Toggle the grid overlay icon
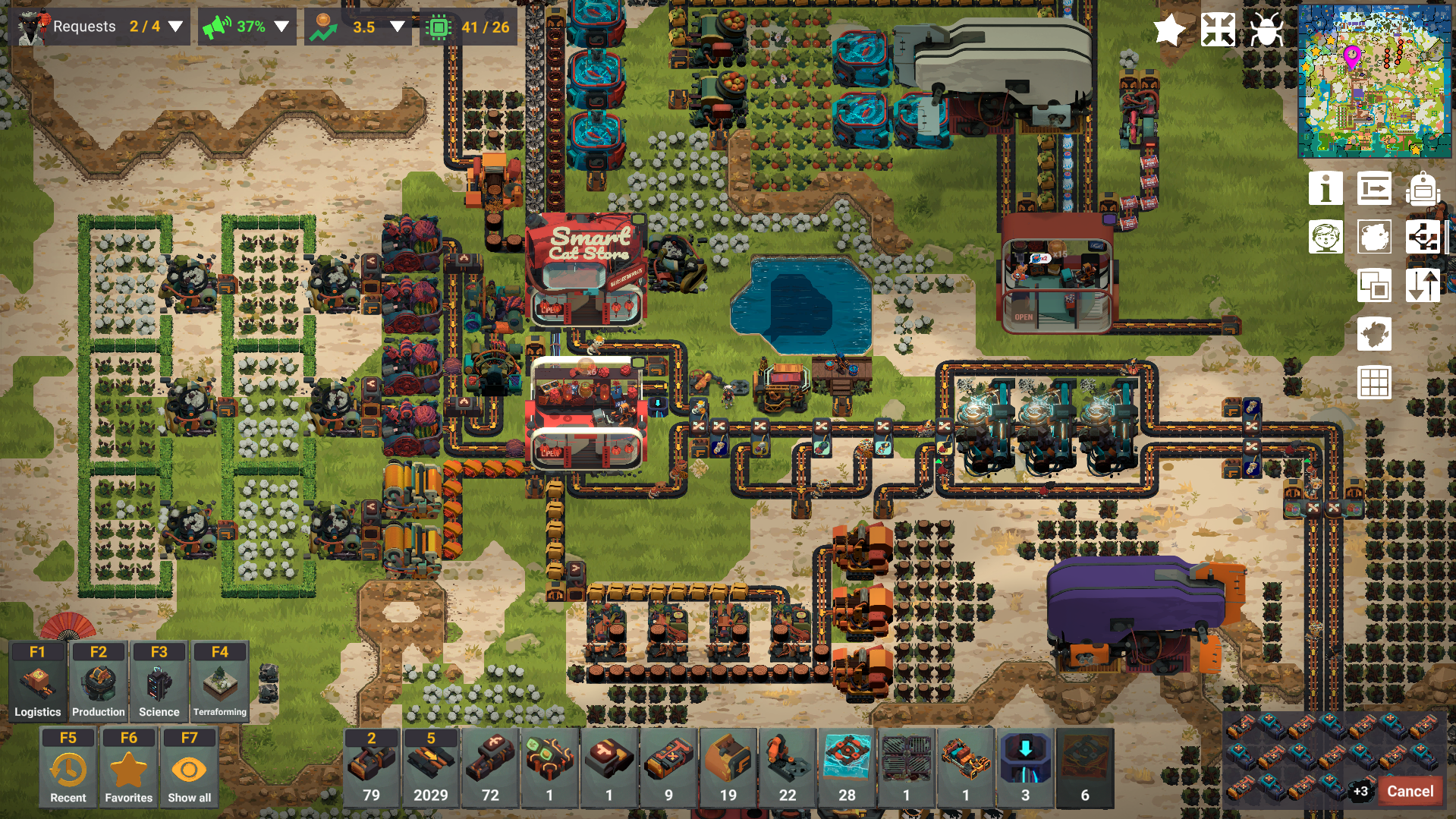 (x=1374, y=383)
